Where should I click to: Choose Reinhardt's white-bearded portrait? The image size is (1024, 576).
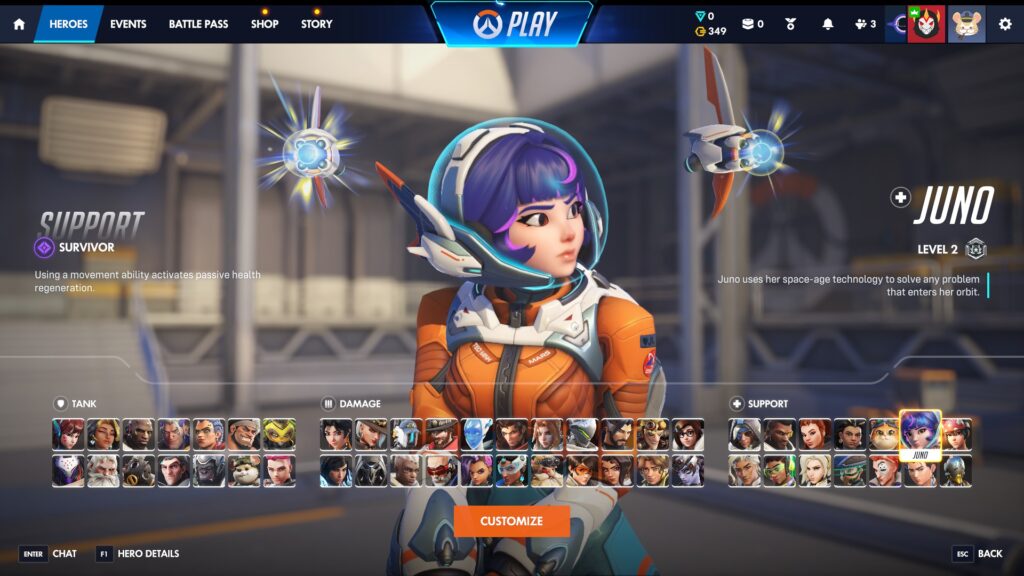point(104,470)
